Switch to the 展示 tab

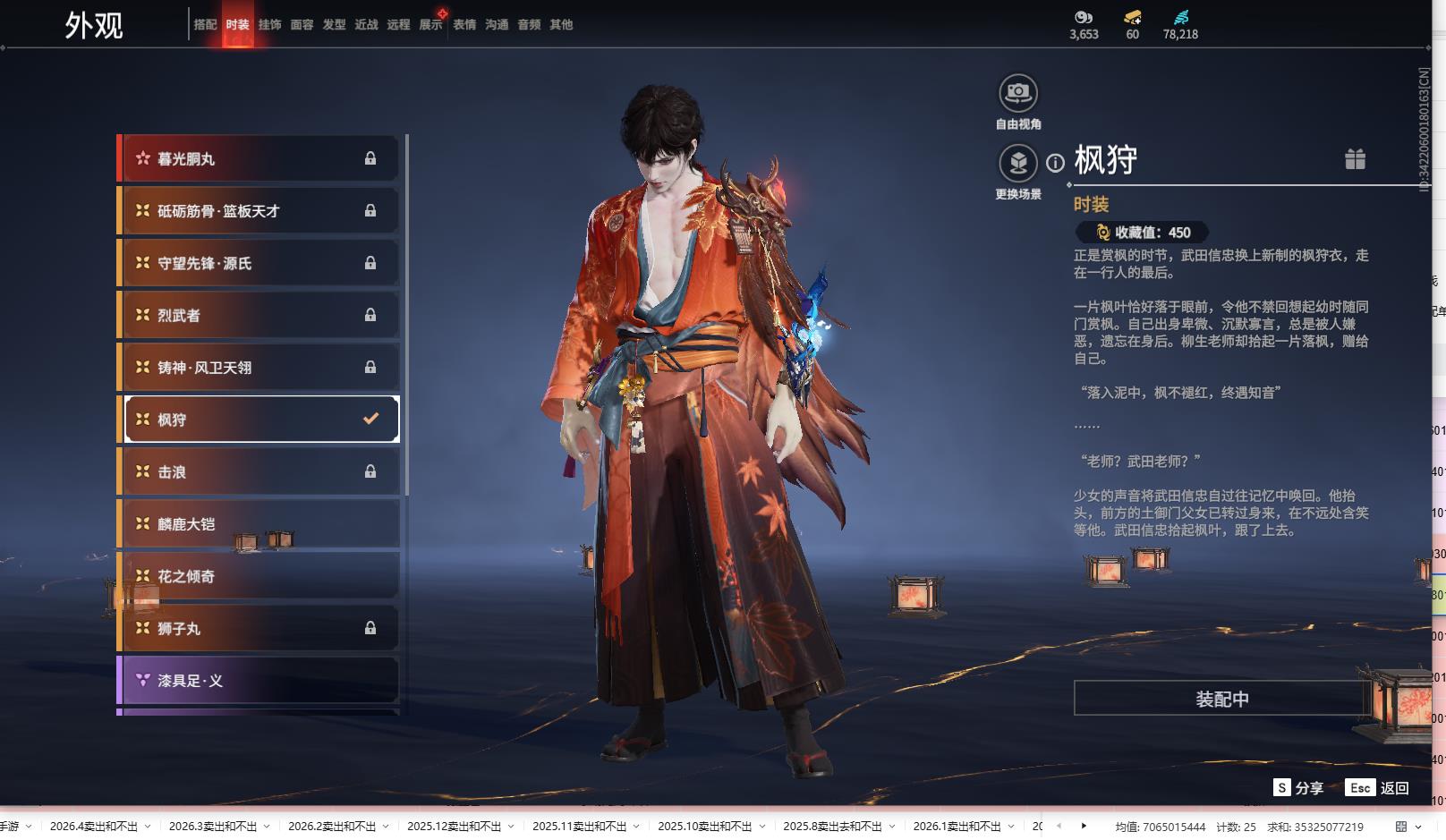coord(430,24)
